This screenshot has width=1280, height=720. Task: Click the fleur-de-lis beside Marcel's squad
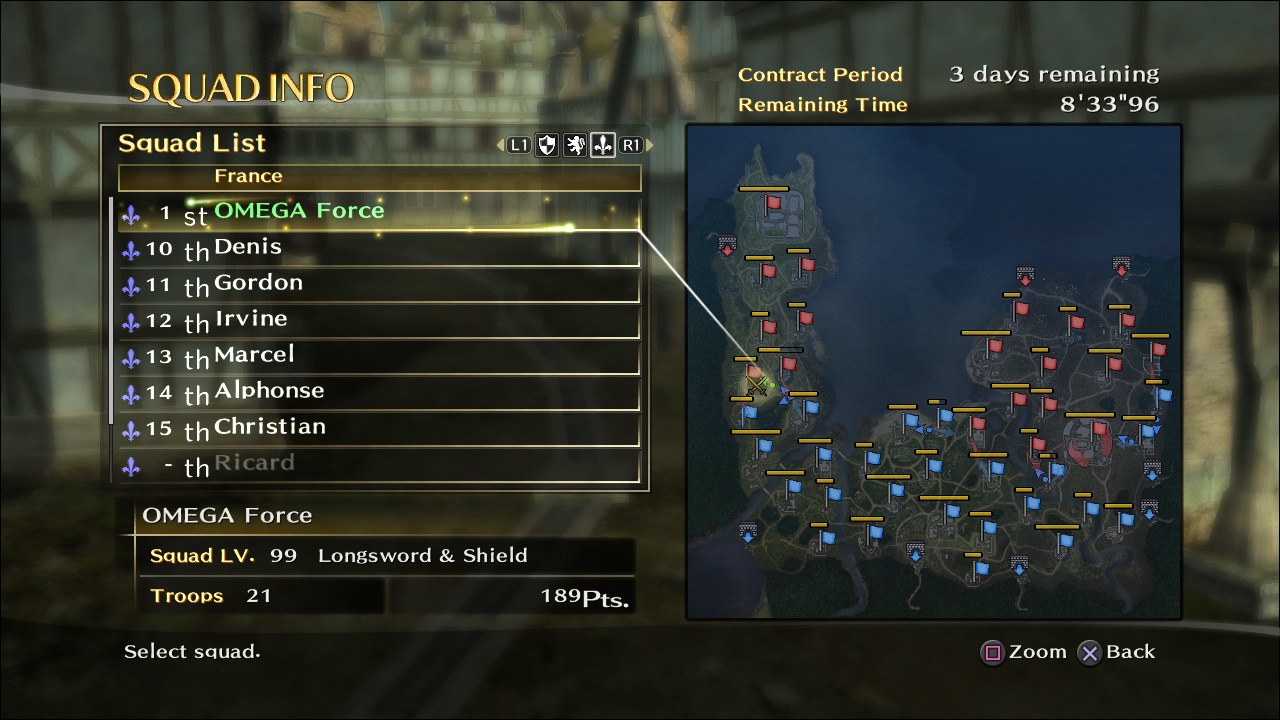click(131, 356)
